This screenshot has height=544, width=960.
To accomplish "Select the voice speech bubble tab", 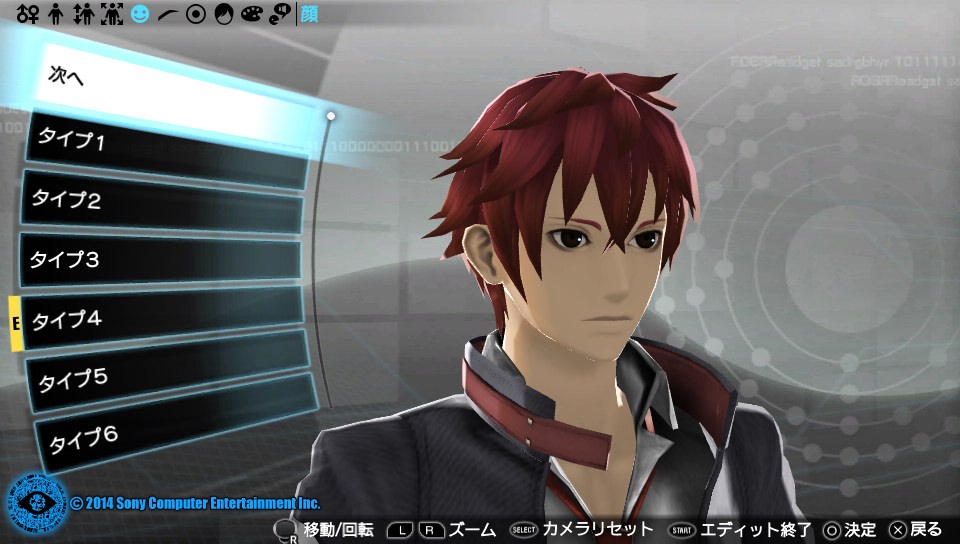I will (280, 15).
